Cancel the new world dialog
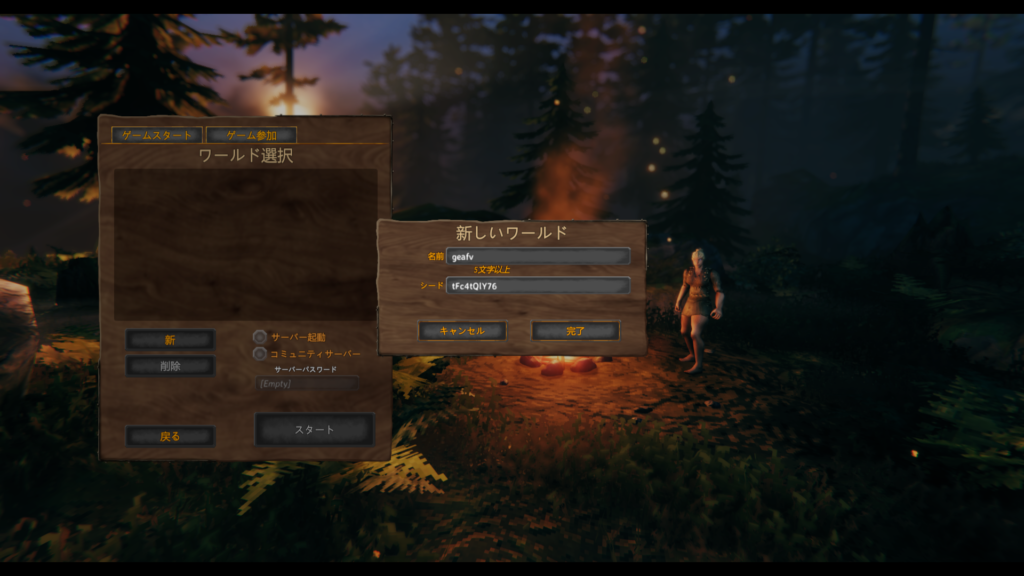Image resolution: width=1024 pixels, height=576 pixels. pos(461,330)
